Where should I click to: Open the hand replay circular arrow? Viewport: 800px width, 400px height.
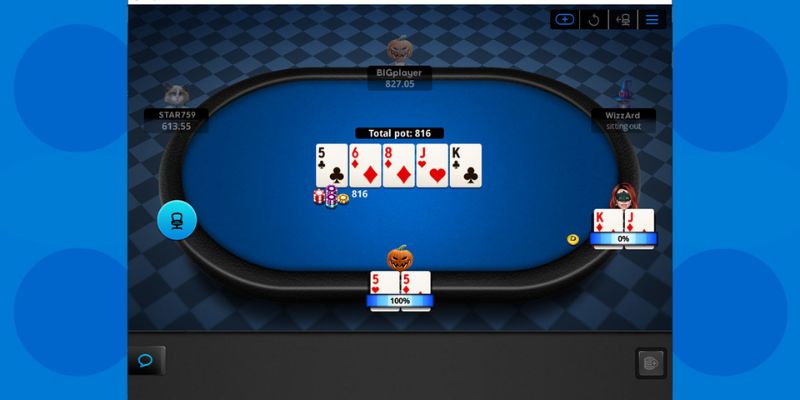594,19
